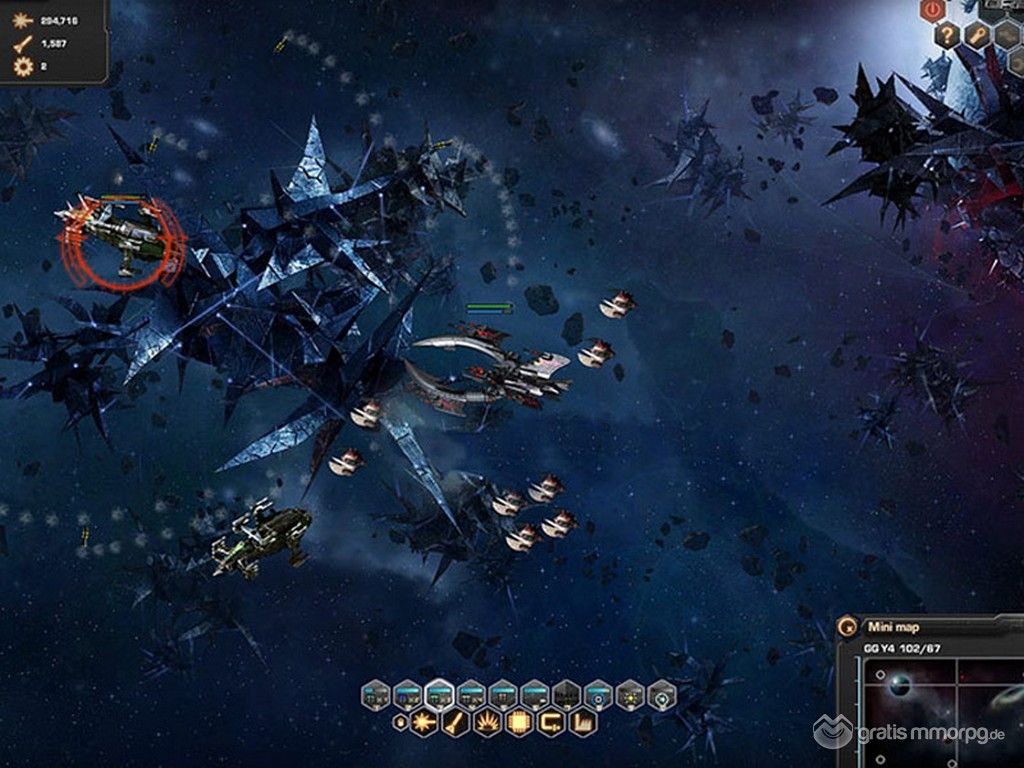Select the highlighted white-bordered hotbar slot
The image size is (1024, 768).
click(438, 694)
